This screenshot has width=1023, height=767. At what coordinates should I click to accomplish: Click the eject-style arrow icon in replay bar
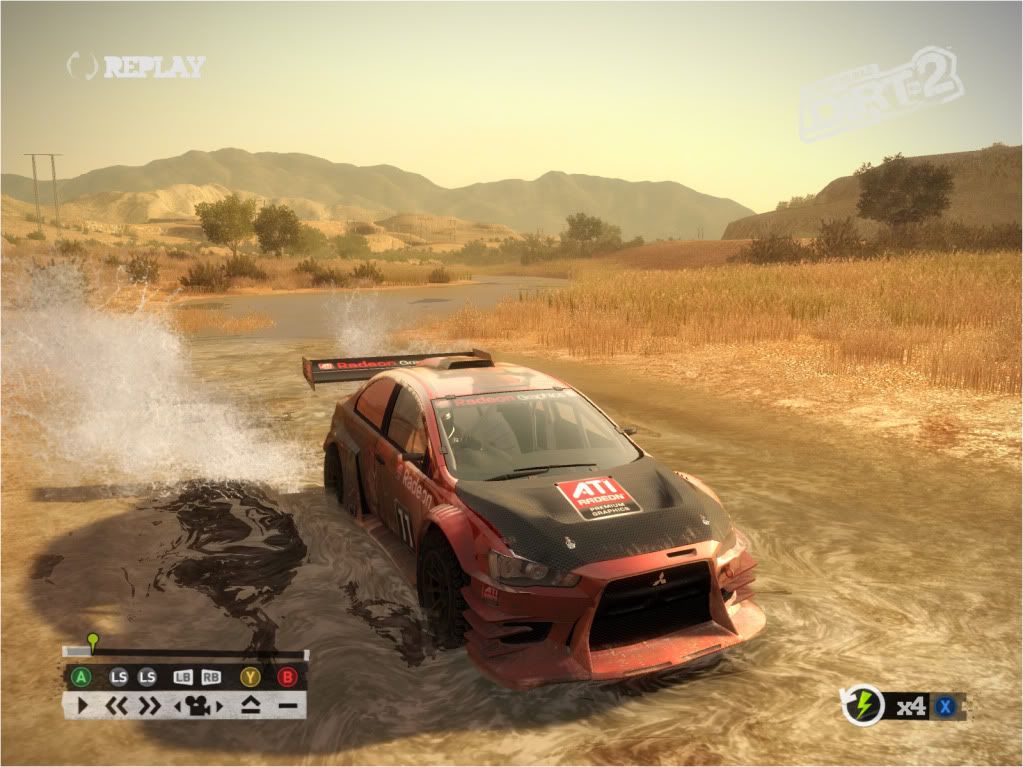(250, 706)
